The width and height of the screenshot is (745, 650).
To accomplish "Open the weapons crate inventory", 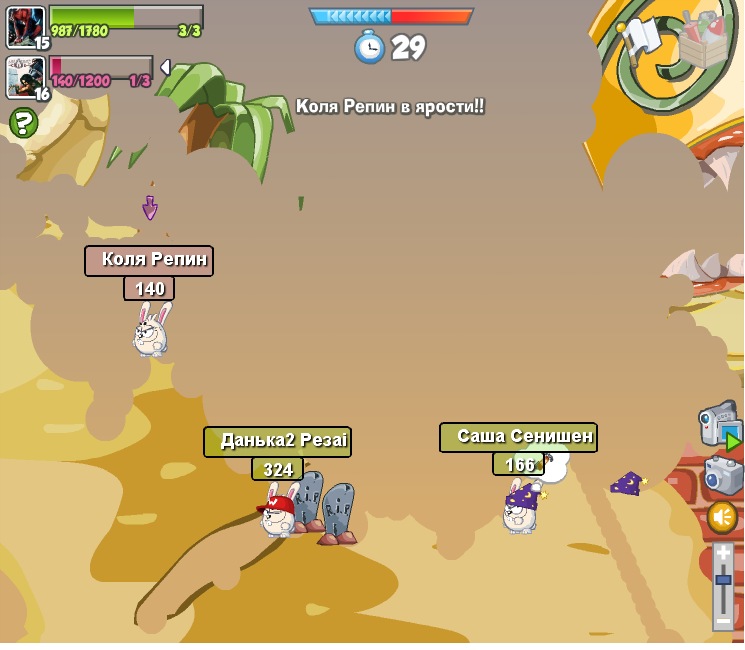I will pyautogui.click(x=704, y=40).
